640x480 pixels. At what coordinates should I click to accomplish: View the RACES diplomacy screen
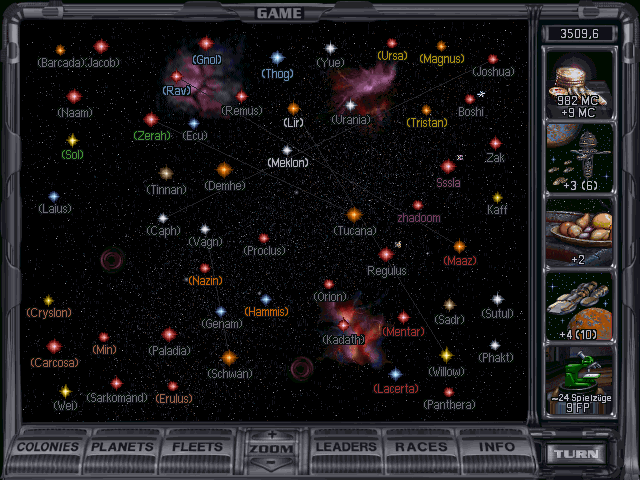[421, 447]
